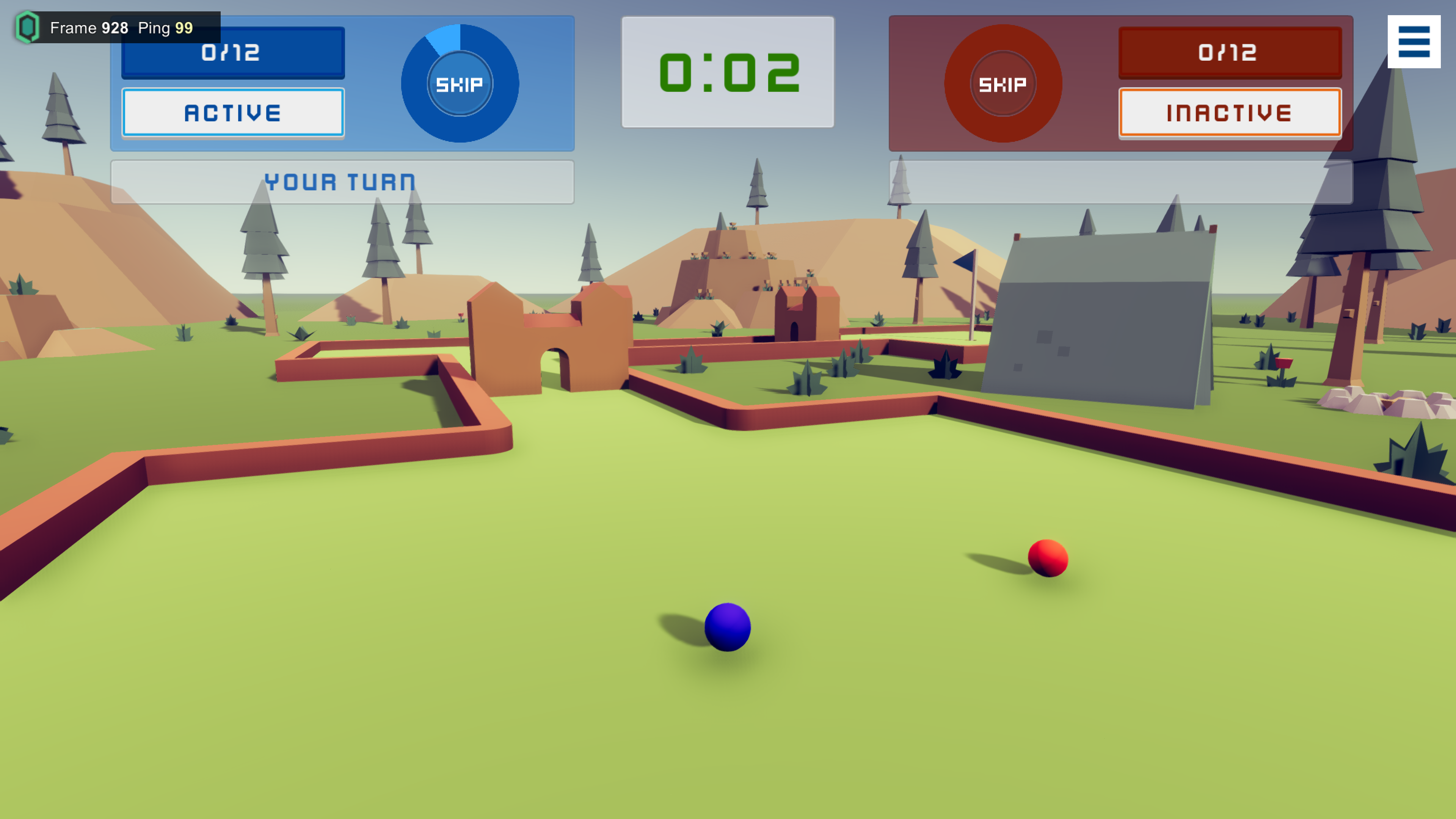The image size is (1456, 819).
Task: Toggle the blue team's ACTIVE status
Action: (232, 112)
